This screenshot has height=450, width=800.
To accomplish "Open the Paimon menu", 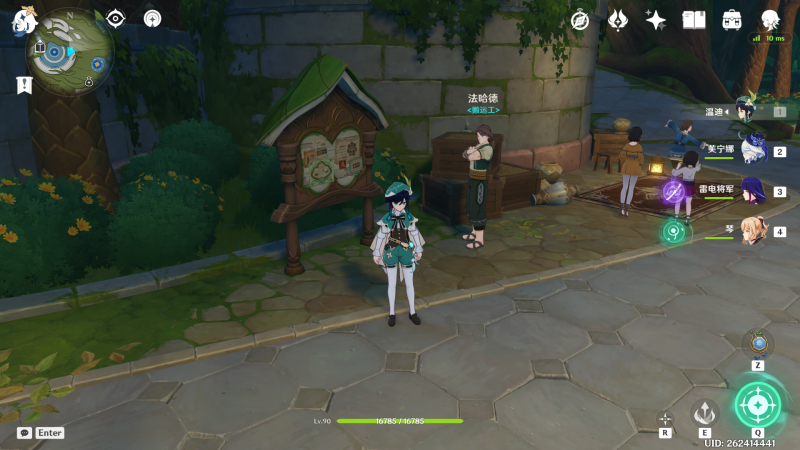I will pos(24,19).
